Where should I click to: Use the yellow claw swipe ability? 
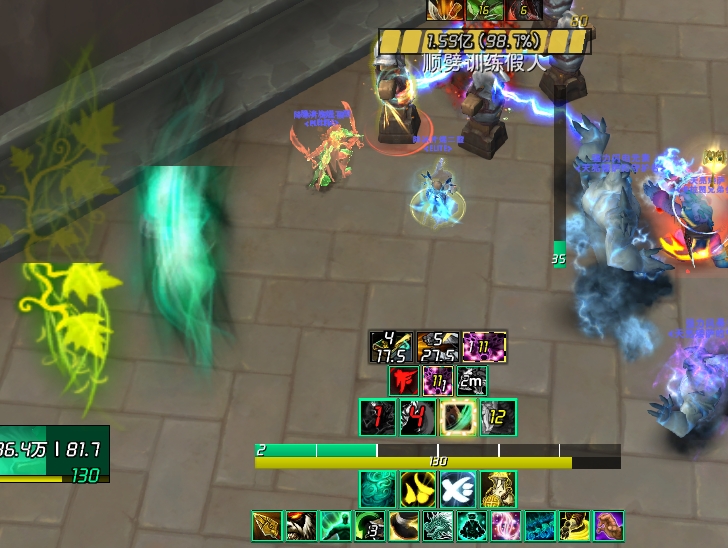coord(417,489)
